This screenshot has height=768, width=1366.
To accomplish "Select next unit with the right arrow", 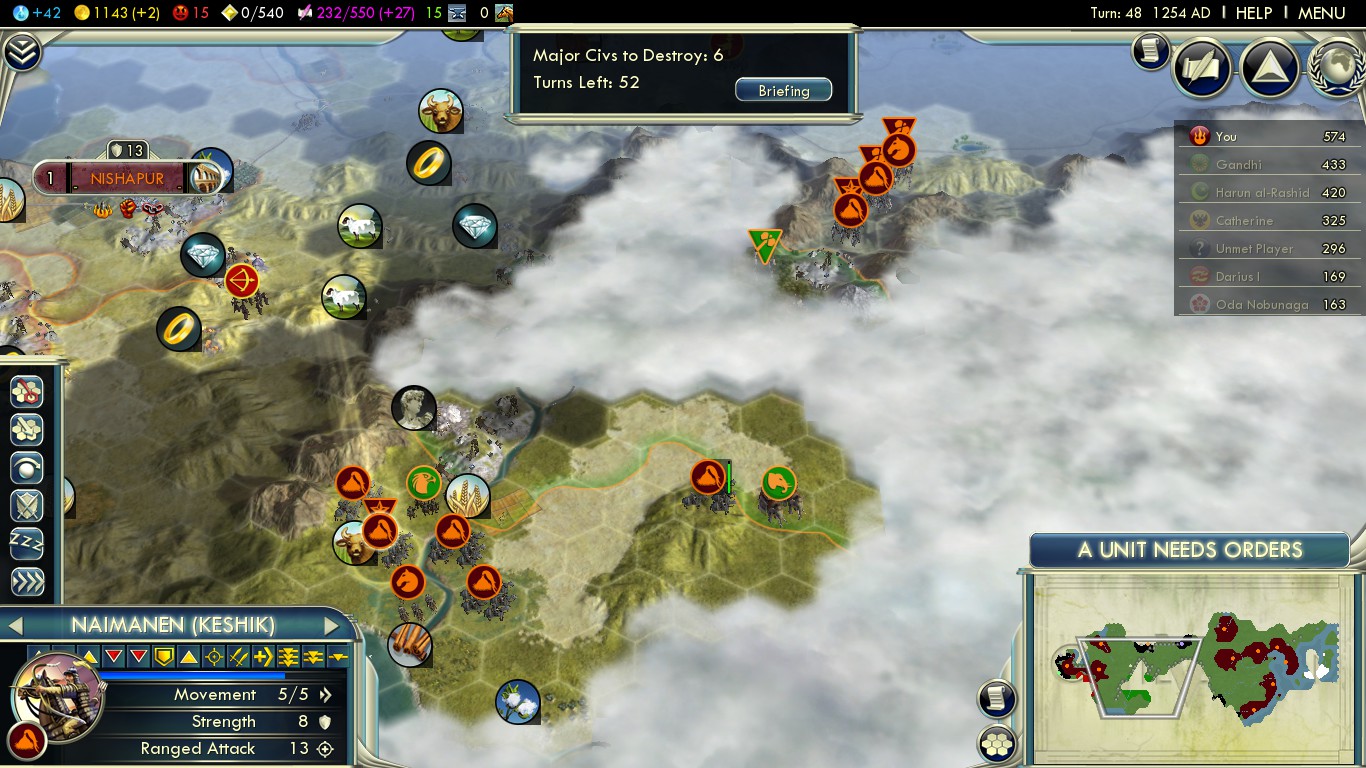I will pos(332,626).
